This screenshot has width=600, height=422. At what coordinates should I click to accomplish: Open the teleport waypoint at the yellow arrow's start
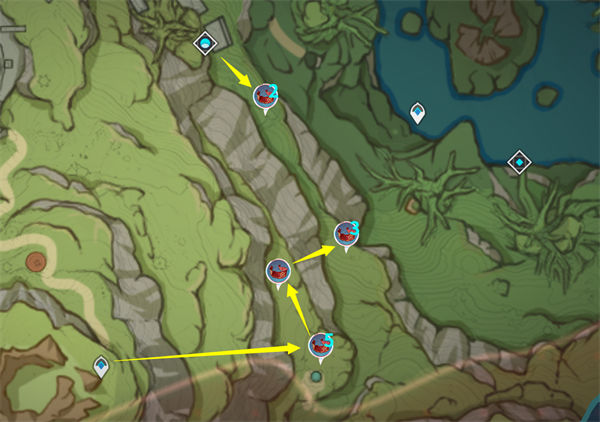[101, 366]
